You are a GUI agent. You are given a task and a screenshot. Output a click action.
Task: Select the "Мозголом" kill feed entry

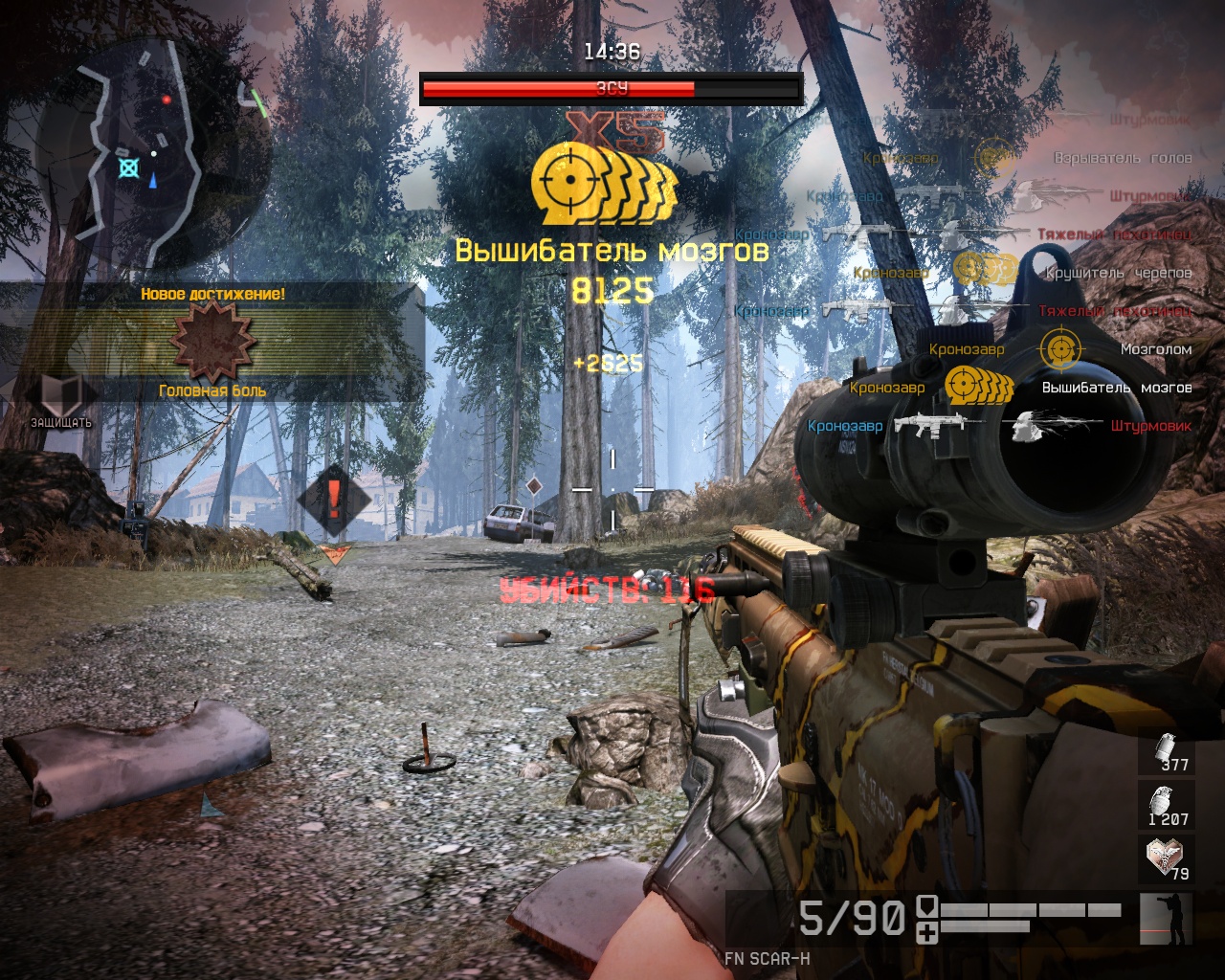[1156, 349]
